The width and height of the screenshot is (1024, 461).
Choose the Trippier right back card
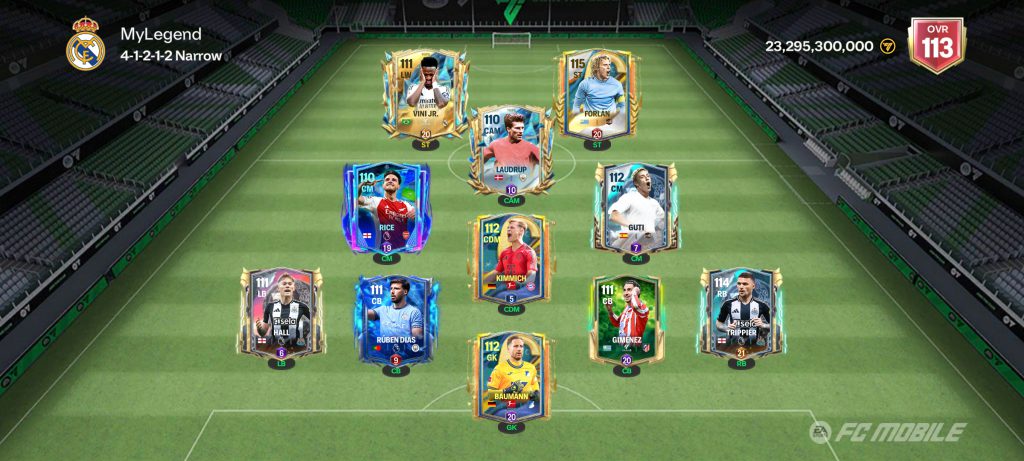tap(741, 313)
